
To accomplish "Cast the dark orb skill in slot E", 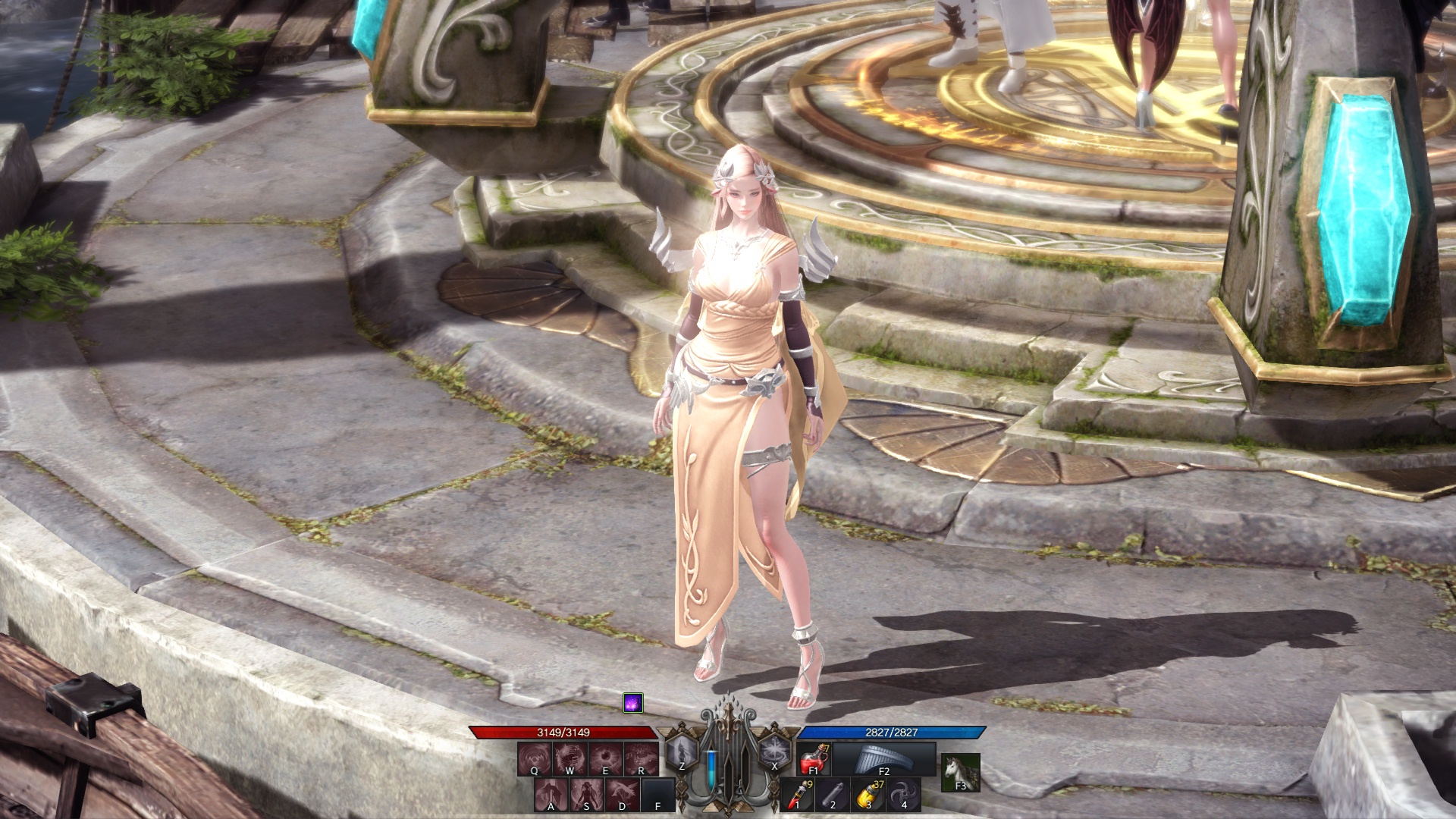I will [x=605, y=758].
